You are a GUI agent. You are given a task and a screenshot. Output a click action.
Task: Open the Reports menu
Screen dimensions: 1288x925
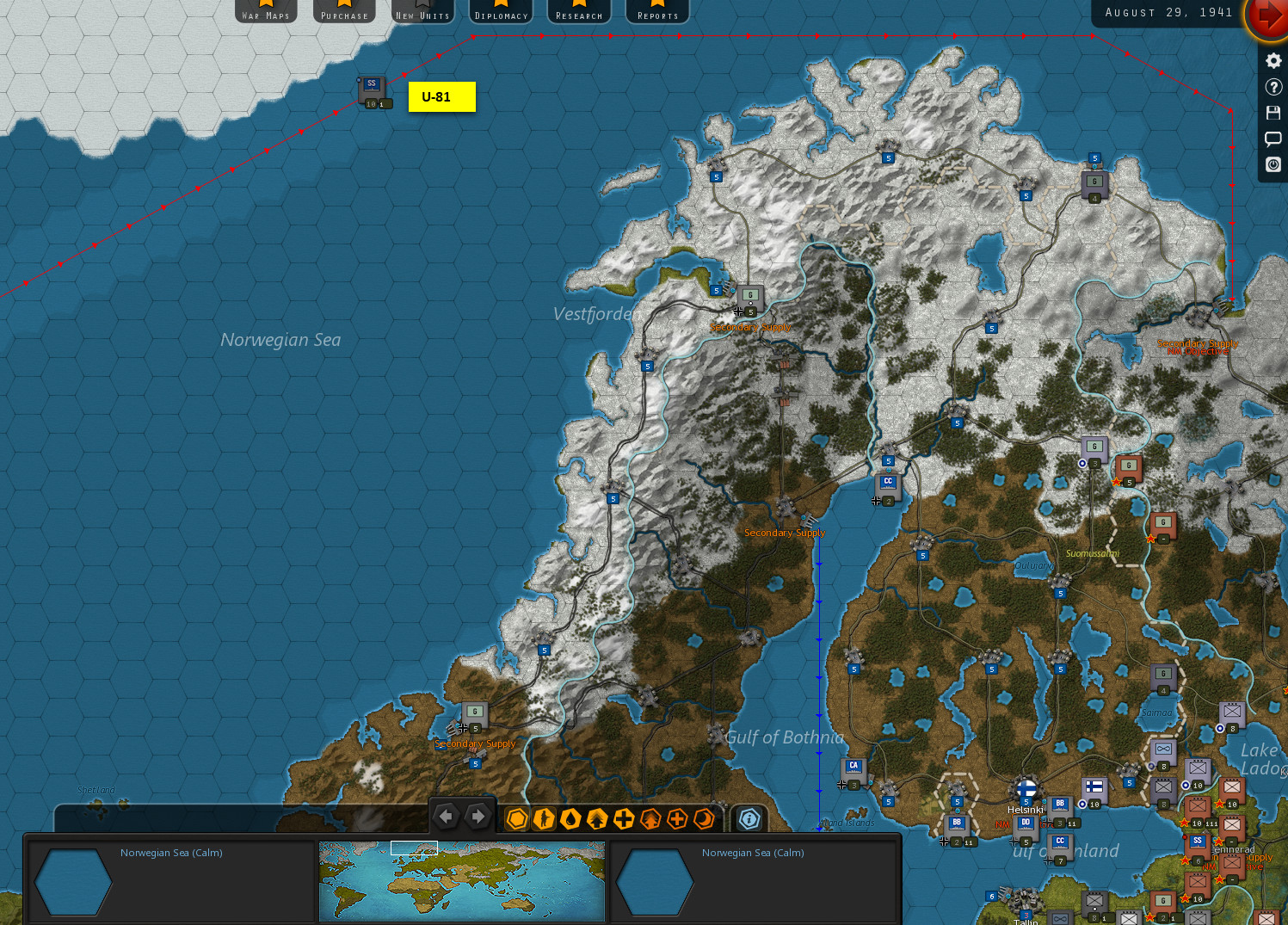[x=657, y=11]
